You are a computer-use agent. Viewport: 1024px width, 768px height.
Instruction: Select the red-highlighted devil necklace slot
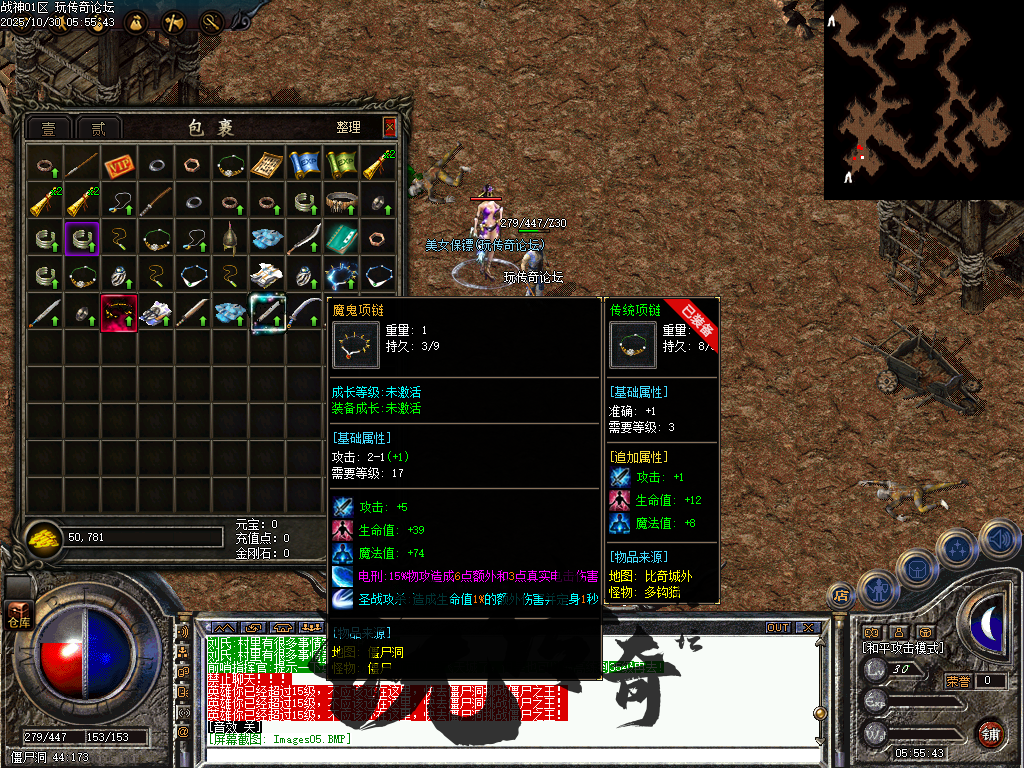point(119,312)
